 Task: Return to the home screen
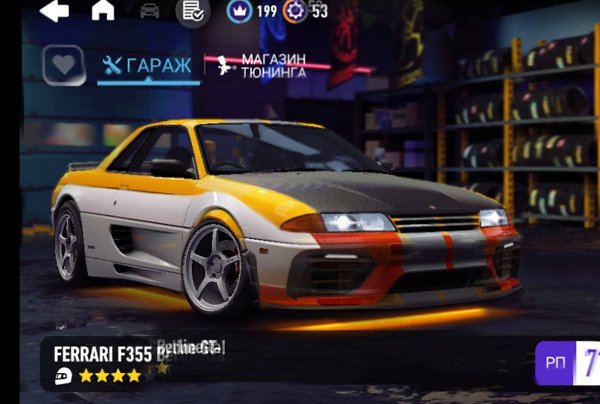(x=103, y=11)
